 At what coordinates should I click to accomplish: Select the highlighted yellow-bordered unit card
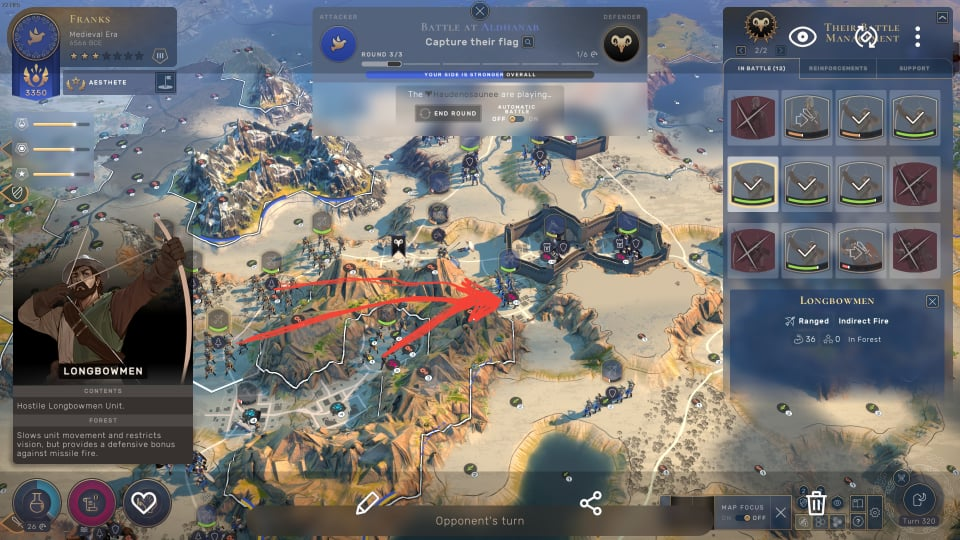click(753, 183)
